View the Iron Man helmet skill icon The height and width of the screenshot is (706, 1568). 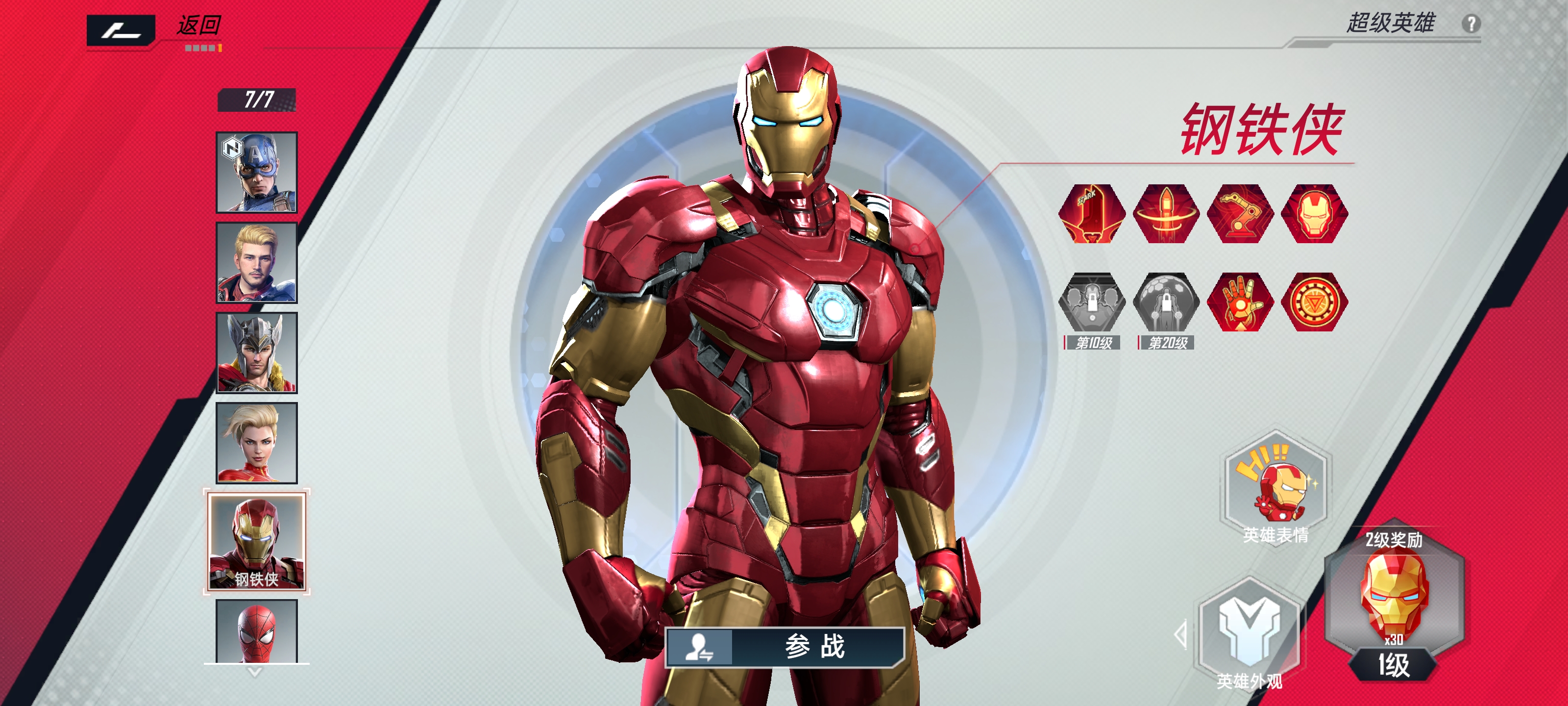1314,214
